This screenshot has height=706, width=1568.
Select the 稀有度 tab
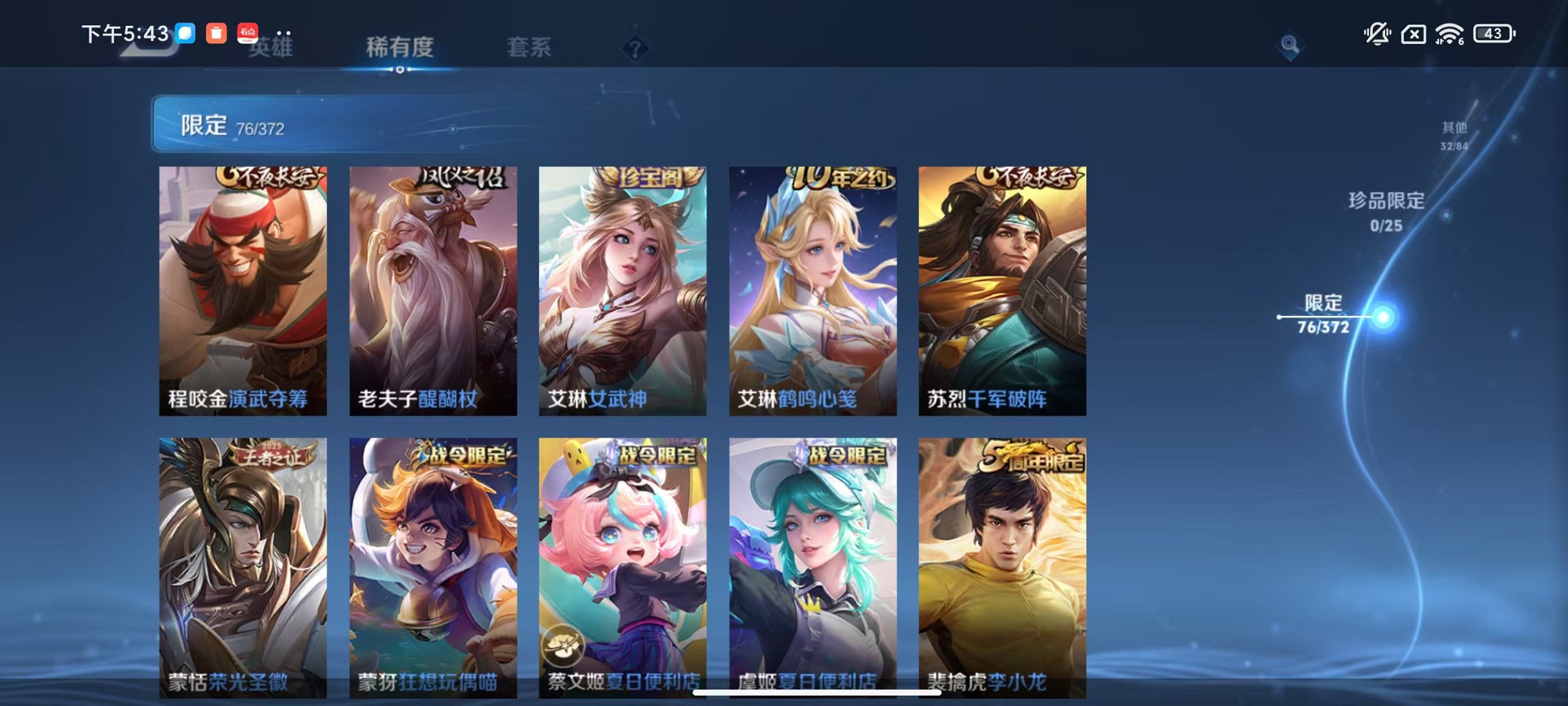point(399,47)
